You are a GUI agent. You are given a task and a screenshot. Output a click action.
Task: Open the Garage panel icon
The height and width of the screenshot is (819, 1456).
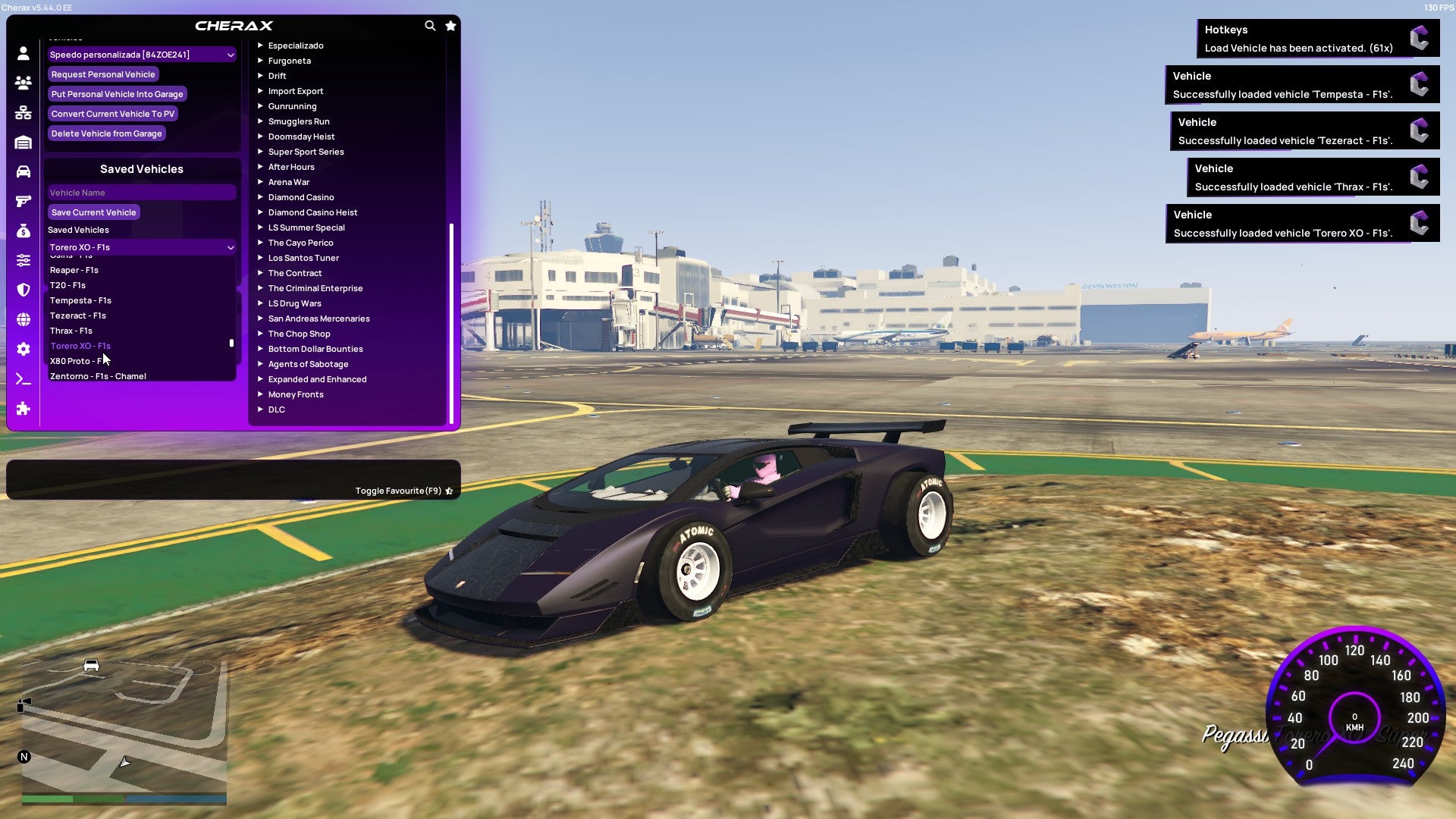pos(23,141)
